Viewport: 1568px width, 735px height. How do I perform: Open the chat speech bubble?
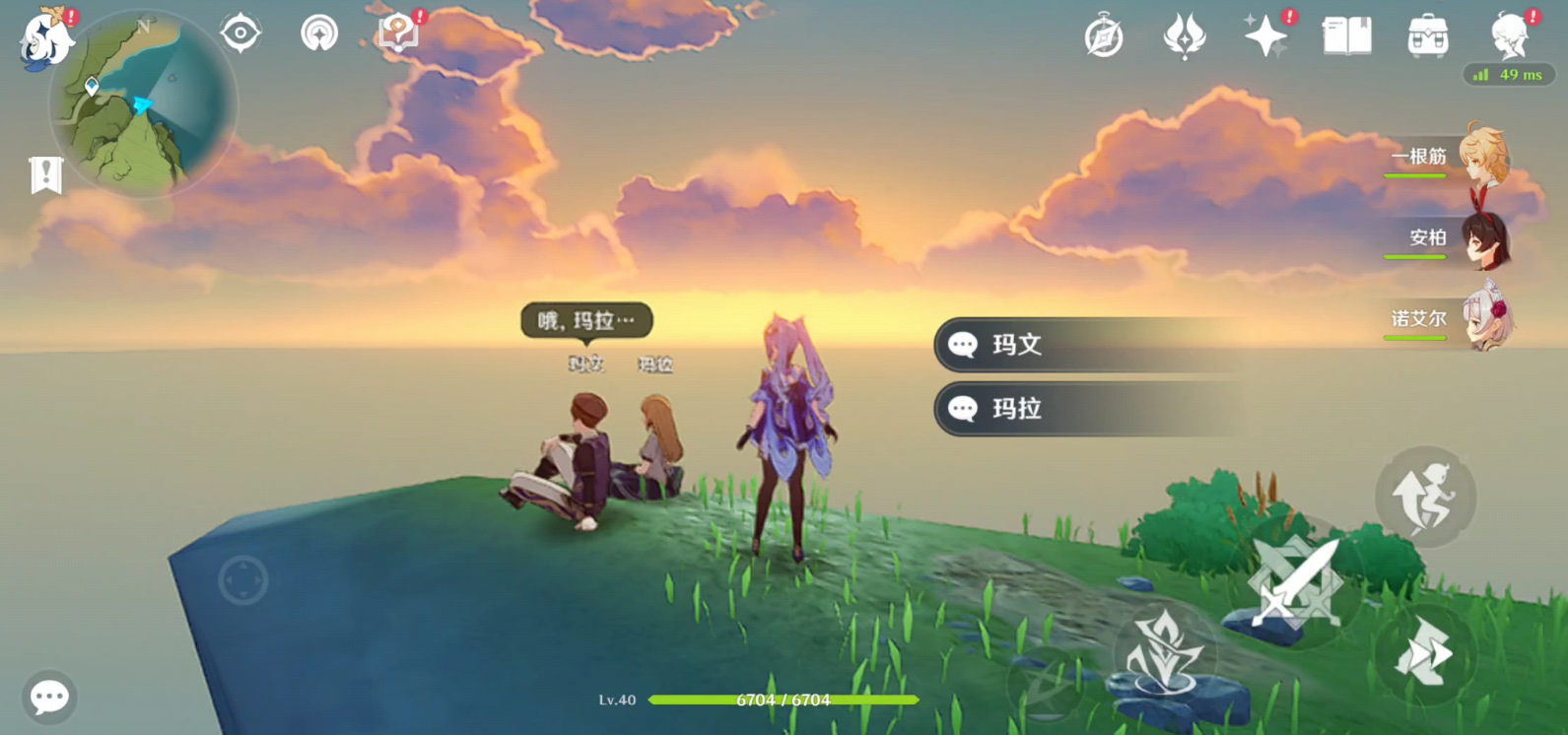tap(49, 698)
